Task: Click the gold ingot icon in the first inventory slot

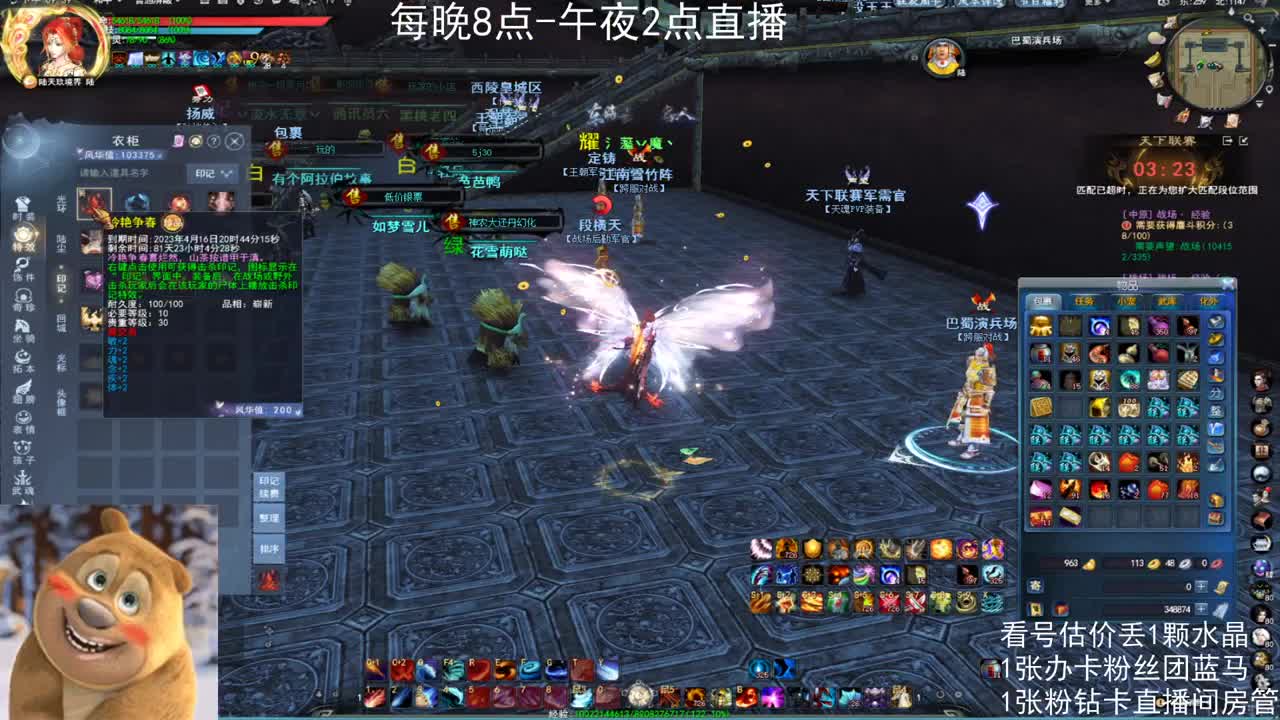Action: (1042, 329)
